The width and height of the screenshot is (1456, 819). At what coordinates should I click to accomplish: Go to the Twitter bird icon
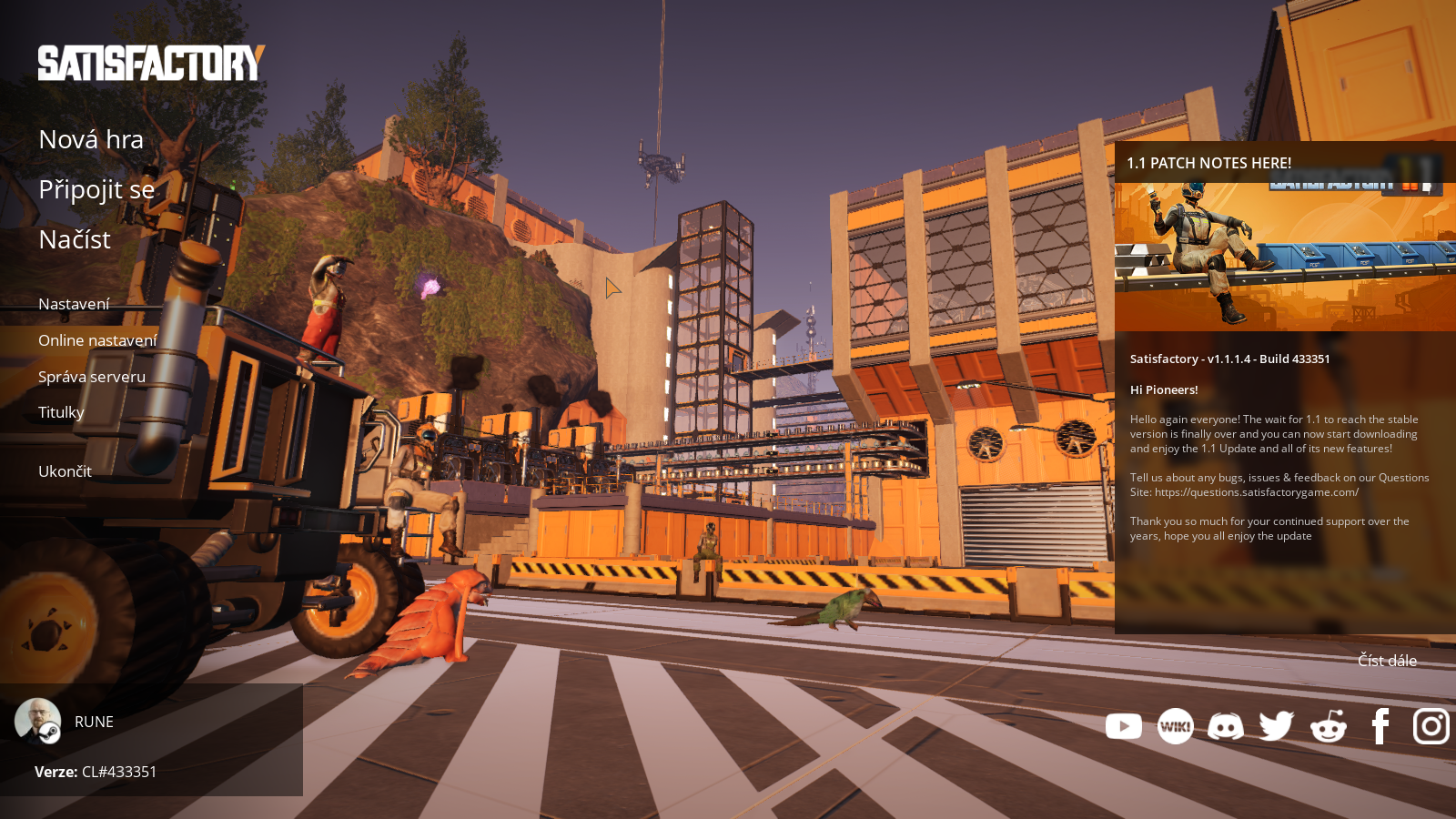point(1277,726)
